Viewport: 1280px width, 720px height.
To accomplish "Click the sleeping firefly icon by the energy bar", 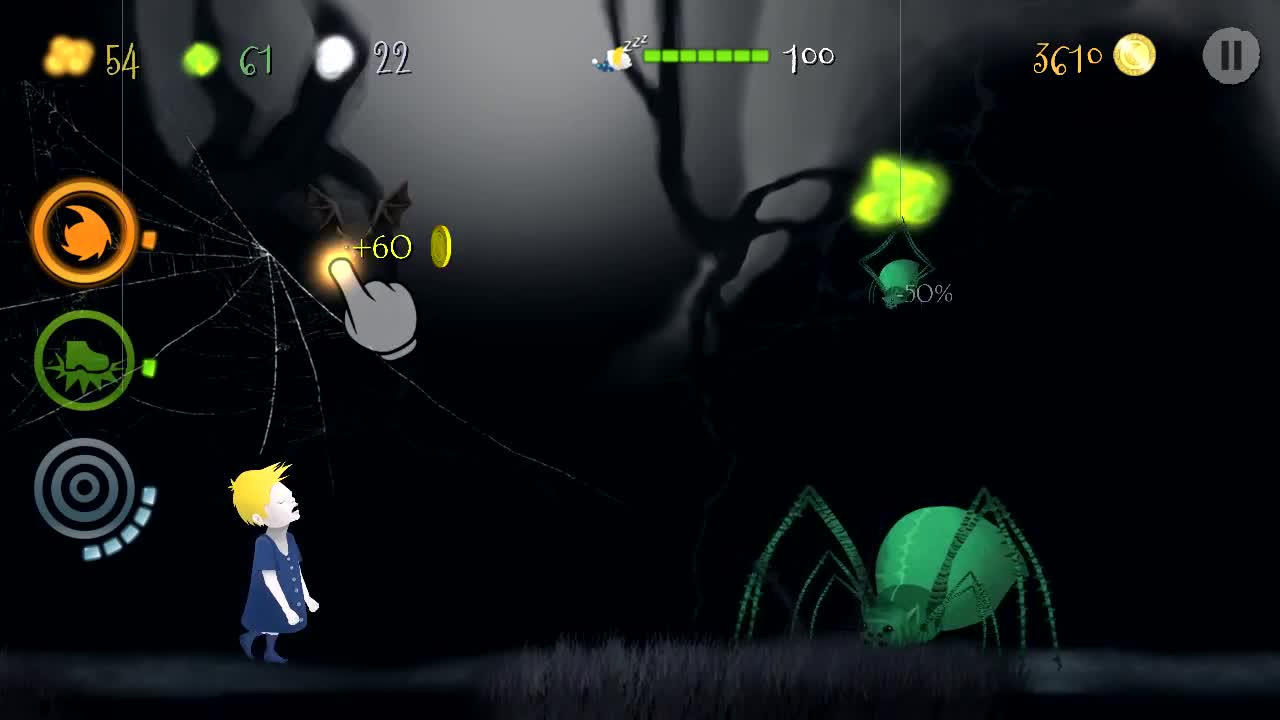I will (617, 57).
